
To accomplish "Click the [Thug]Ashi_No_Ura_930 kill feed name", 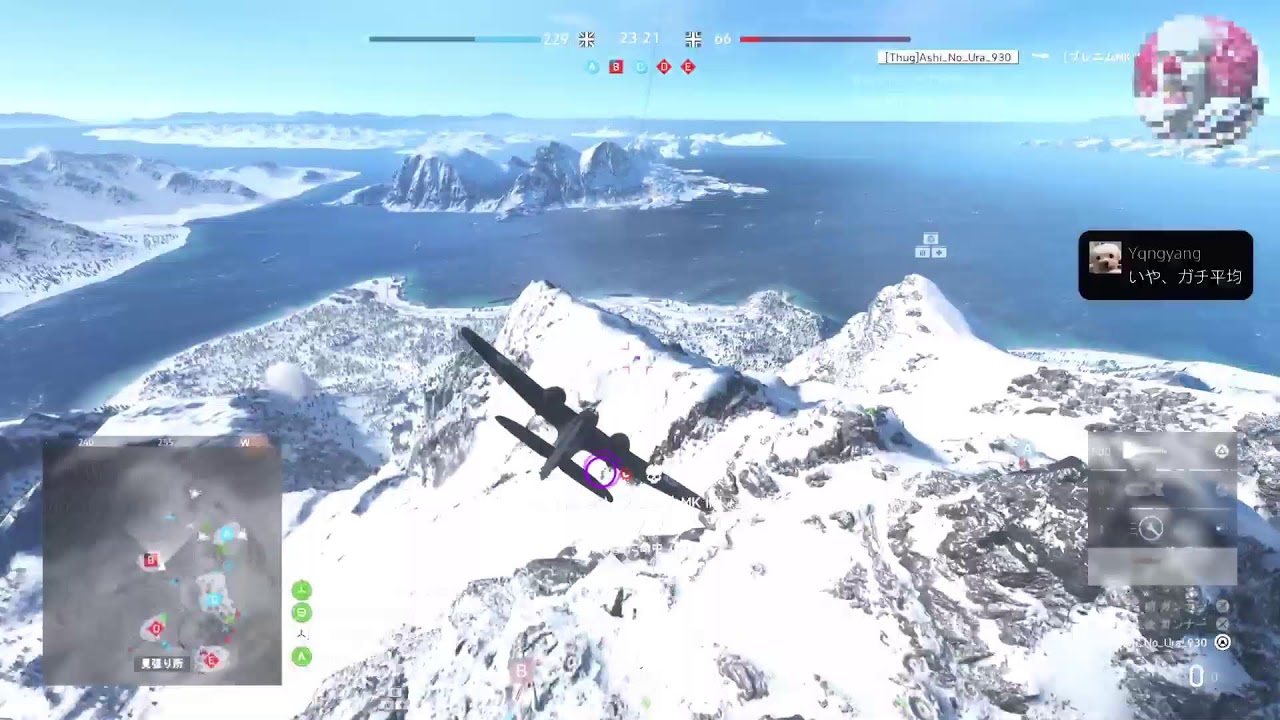I will click(948, 57).
